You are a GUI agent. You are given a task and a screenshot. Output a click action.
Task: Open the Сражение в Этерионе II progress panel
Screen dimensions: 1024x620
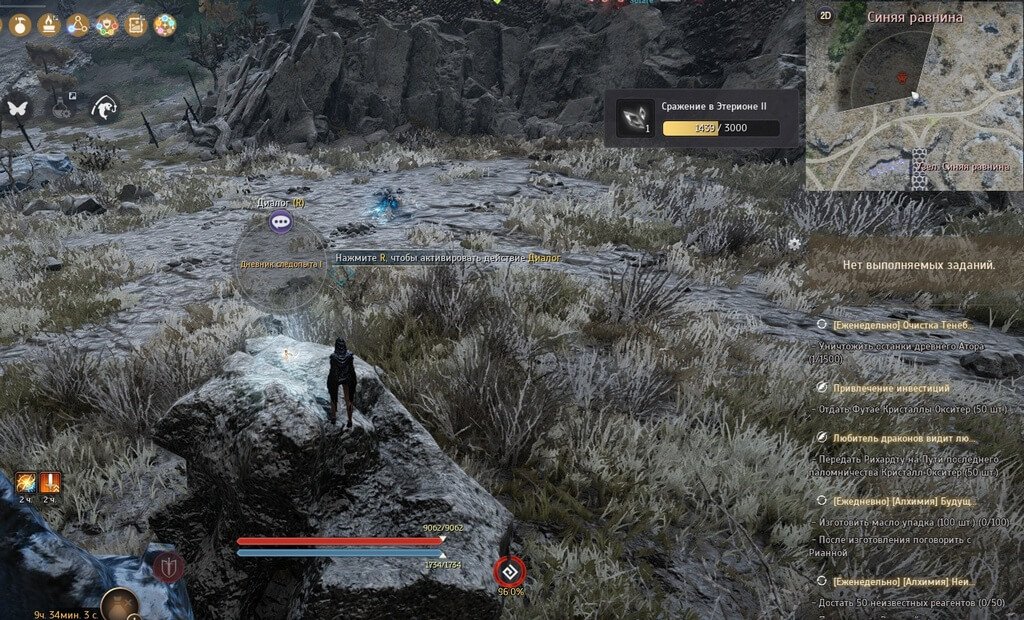pyautogui.click(x=701, y=119)
